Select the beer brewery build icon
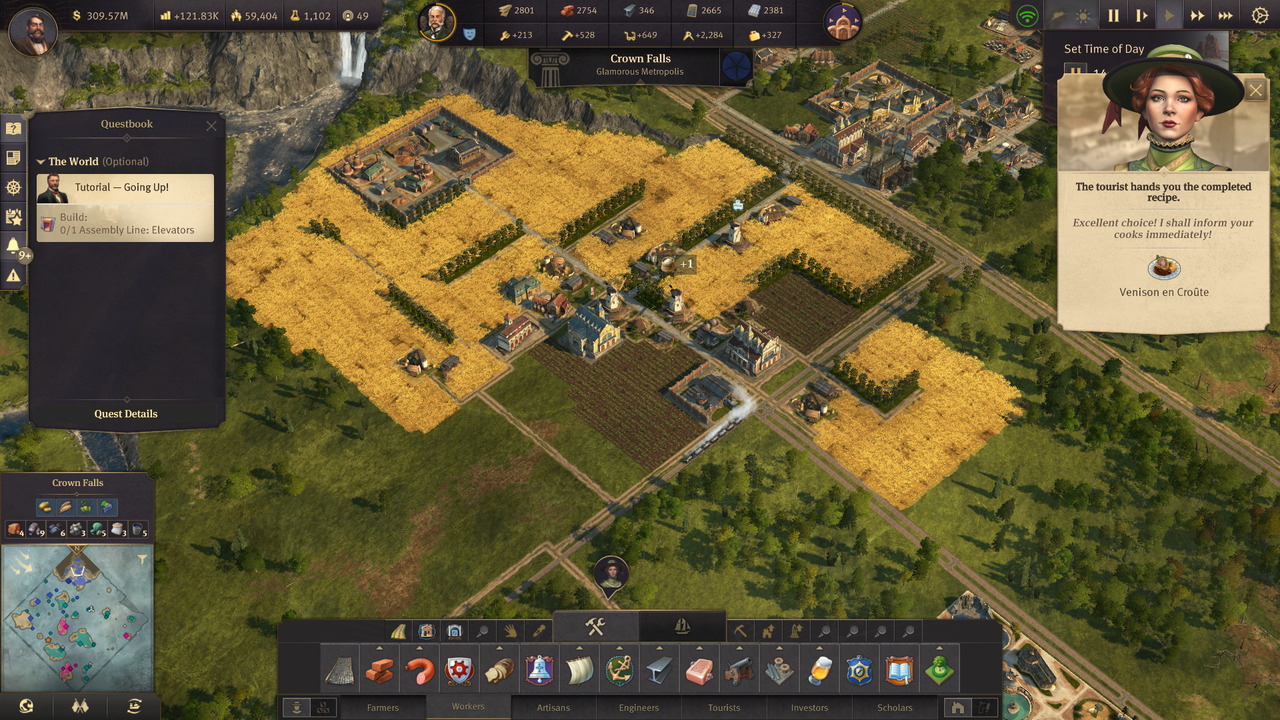Screen dimensions: 1280x720 point(819,670)
